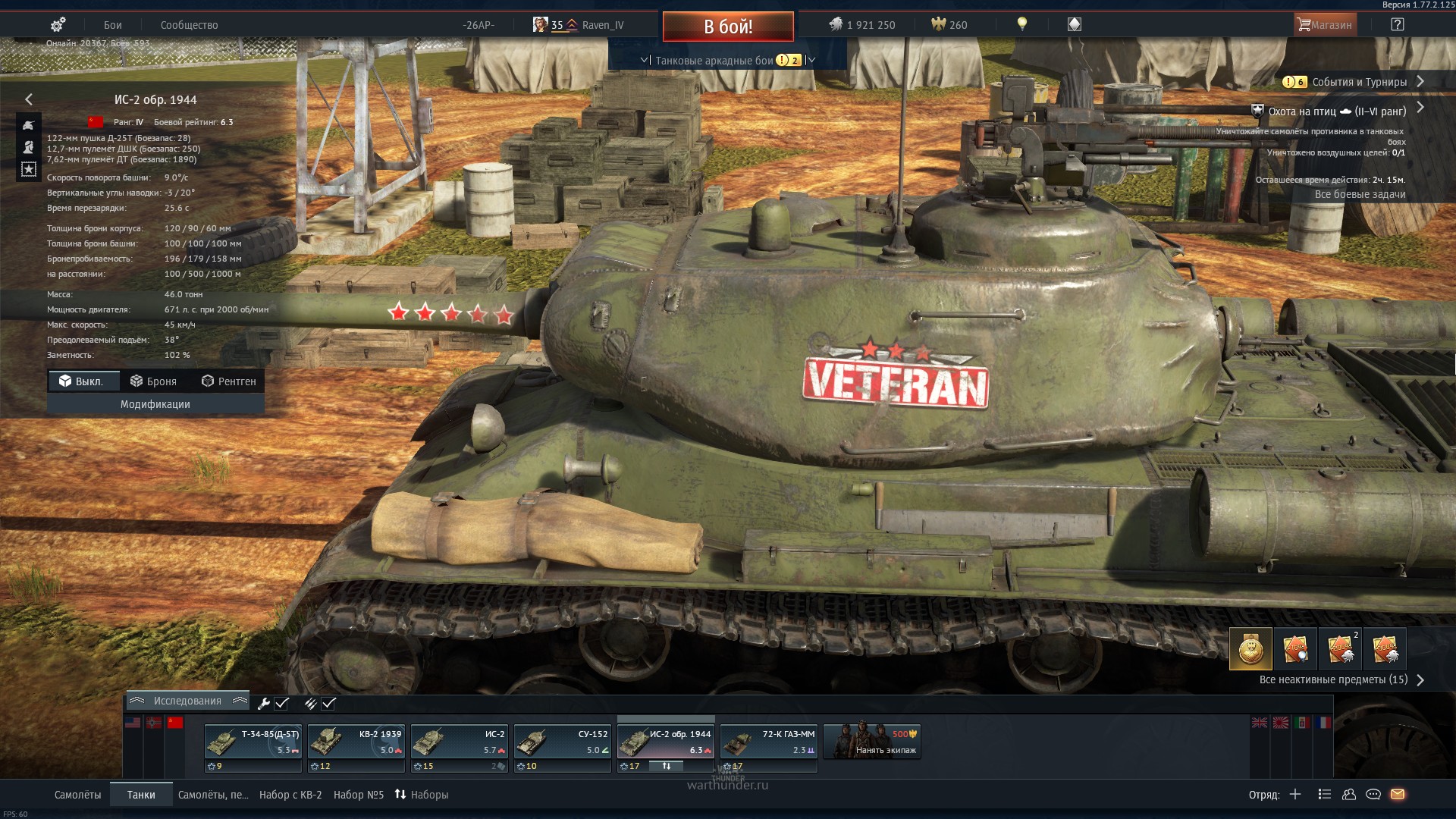The height and width of the screenshot is (819, 1456).
Task: Open the Модификации panel
Action: pos(155,404)
